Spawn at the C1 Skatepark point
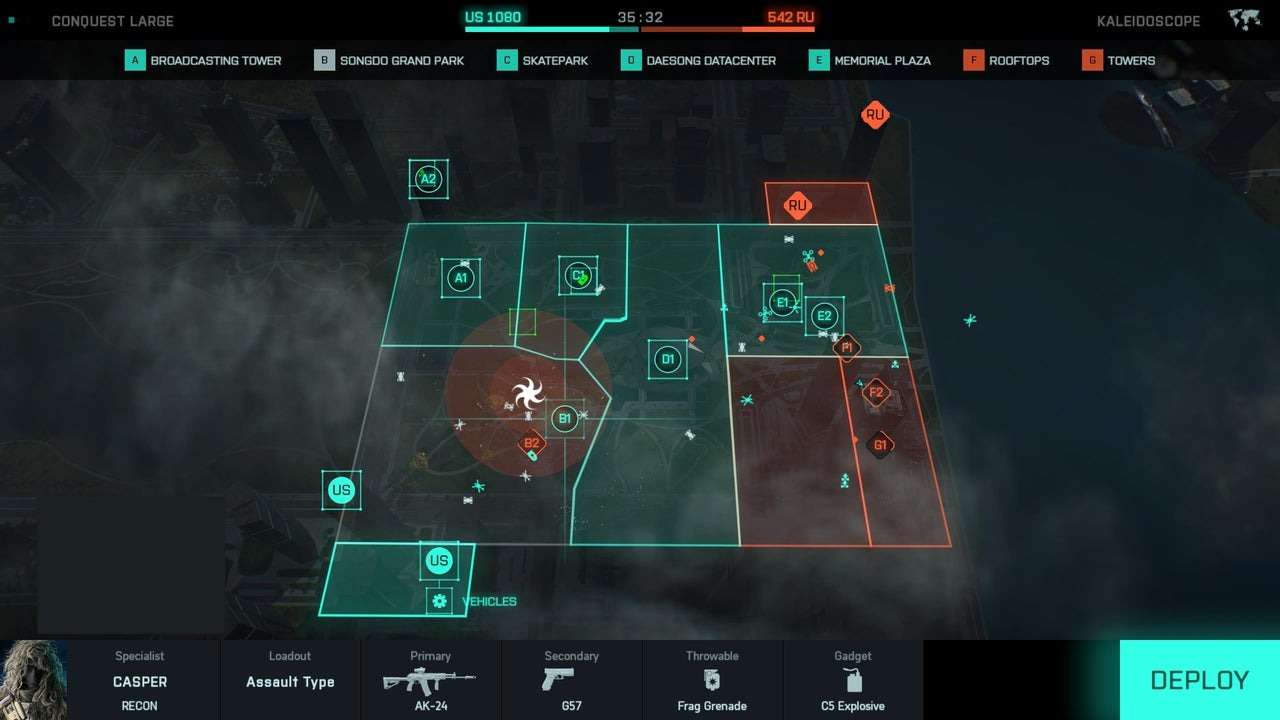 [578, 275]
